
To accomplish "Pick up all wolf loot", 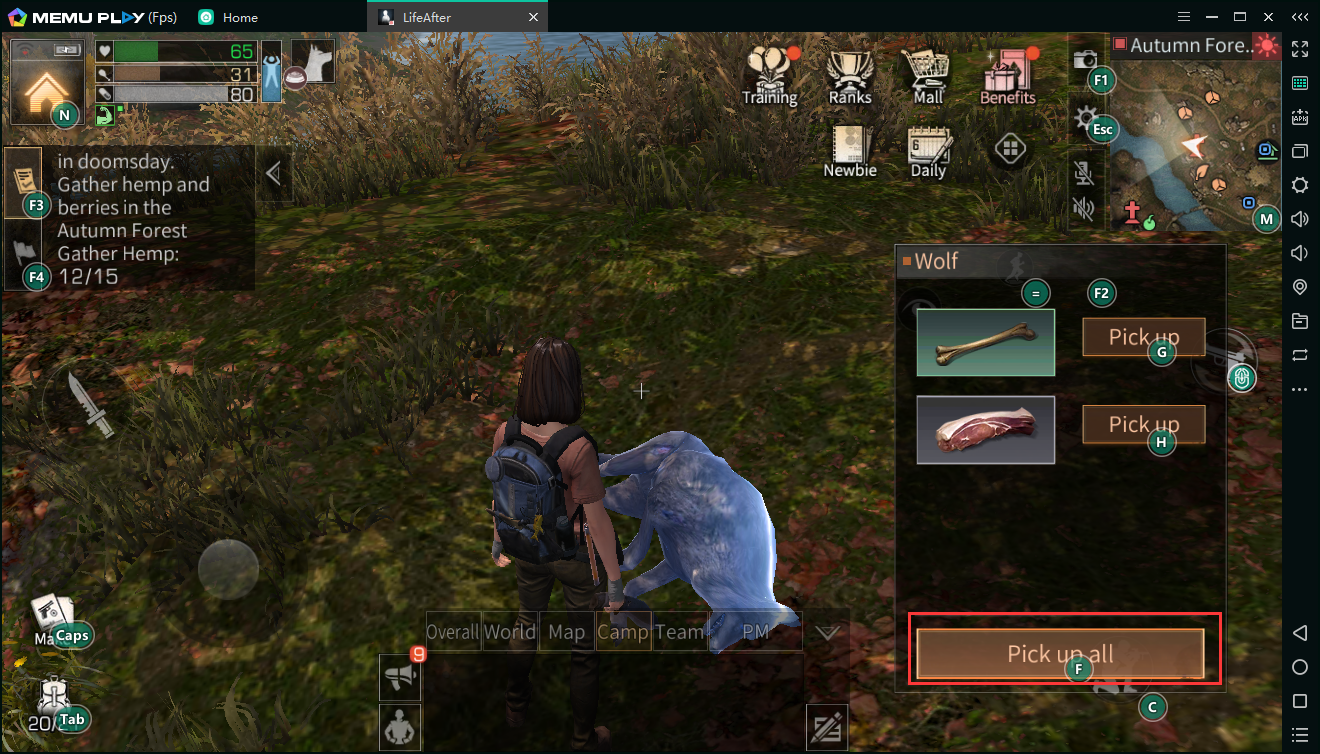I will 1060,654.
